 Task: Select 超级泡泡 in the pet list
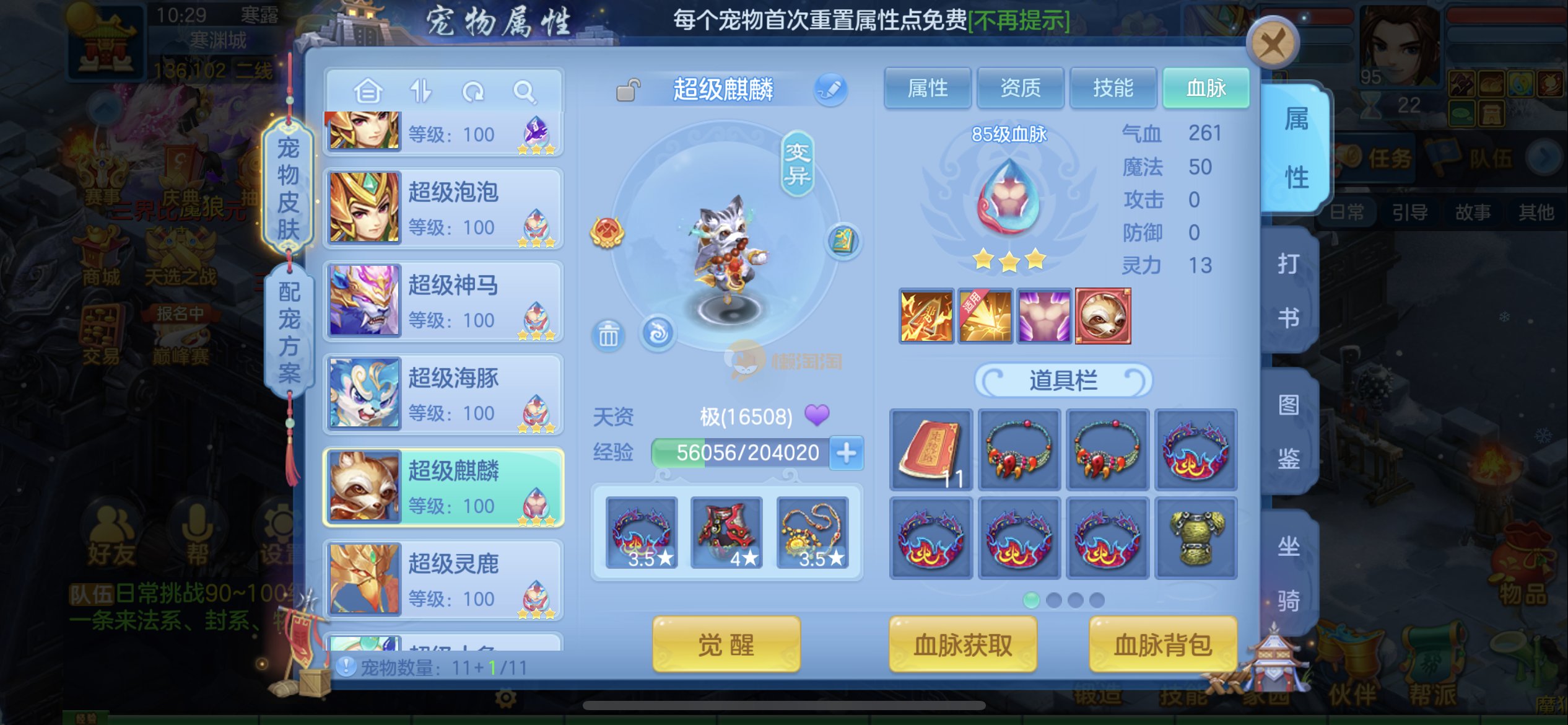443,209
